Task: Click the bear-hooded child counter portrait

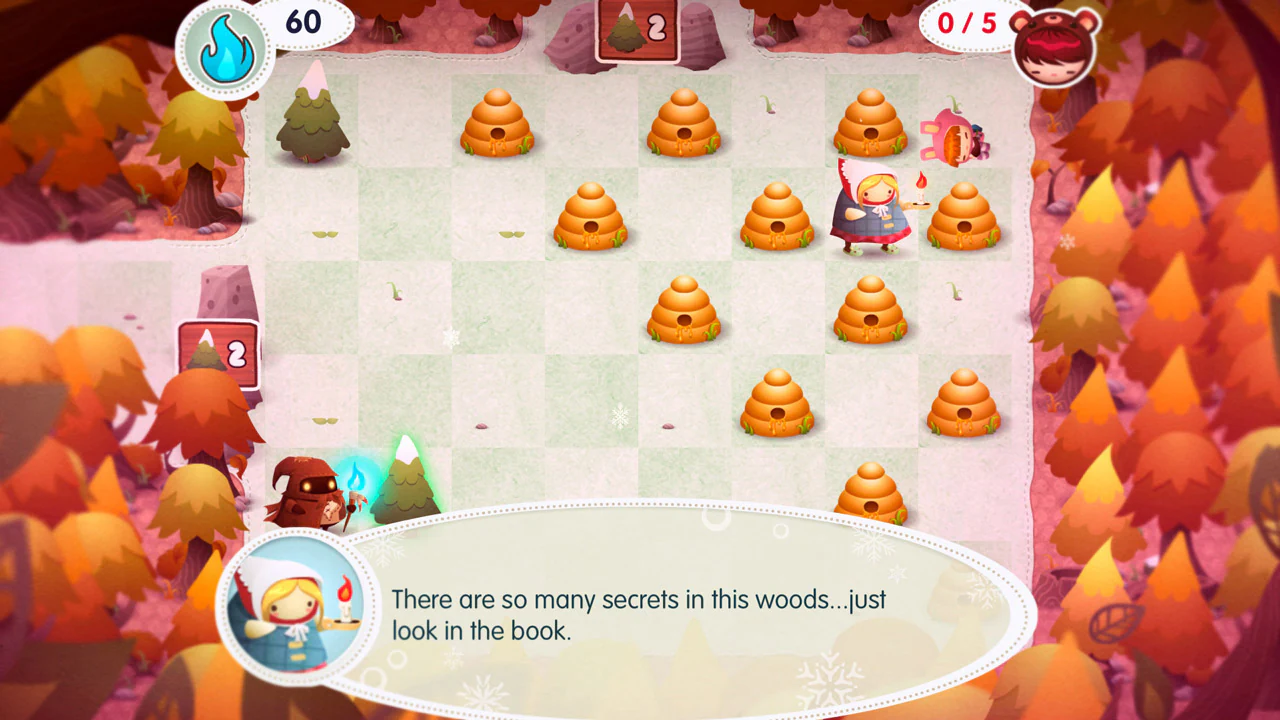Action: (1053, 48)
